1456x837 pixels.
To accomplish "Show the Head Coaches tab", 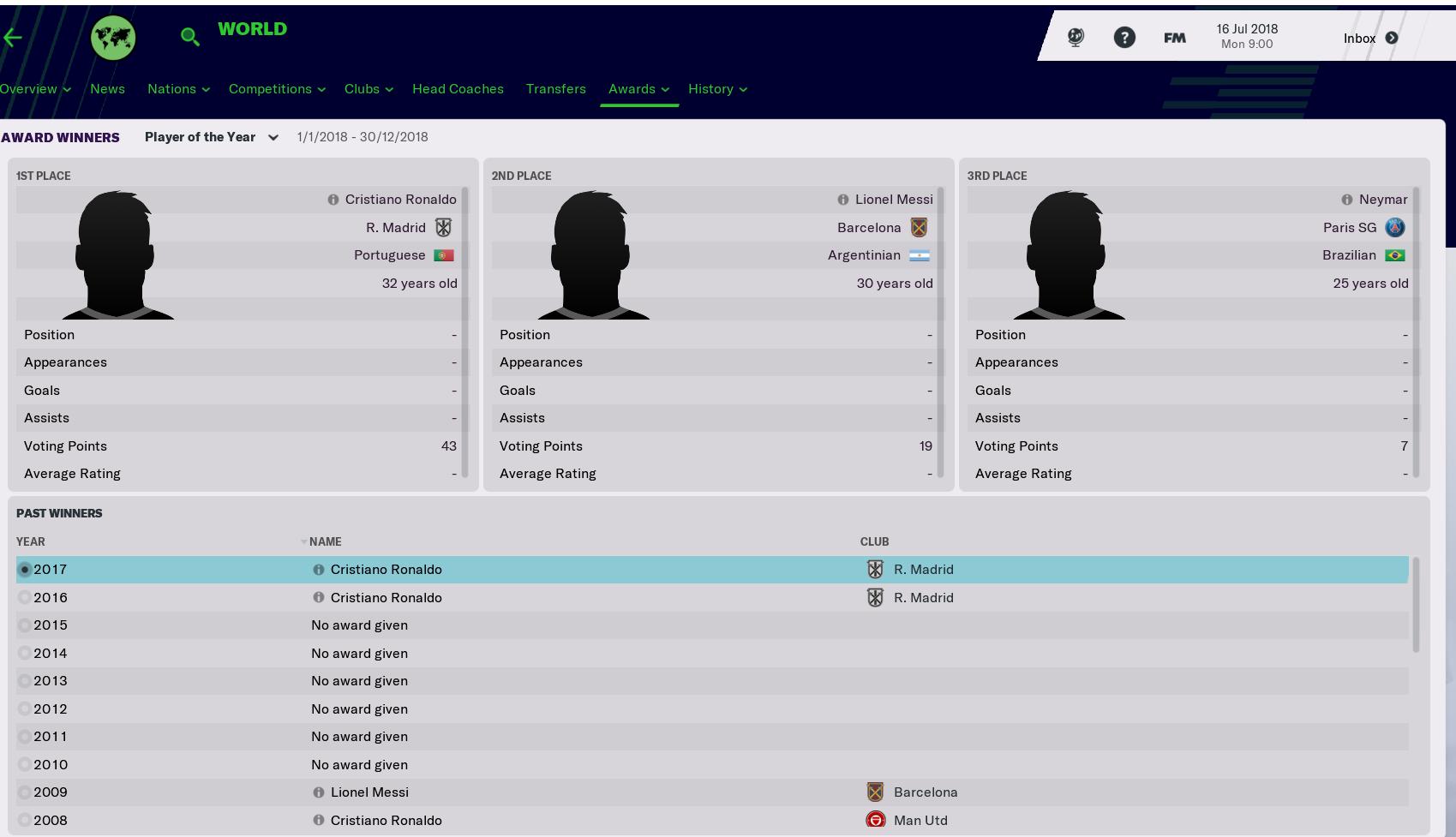I will (458, 89).
